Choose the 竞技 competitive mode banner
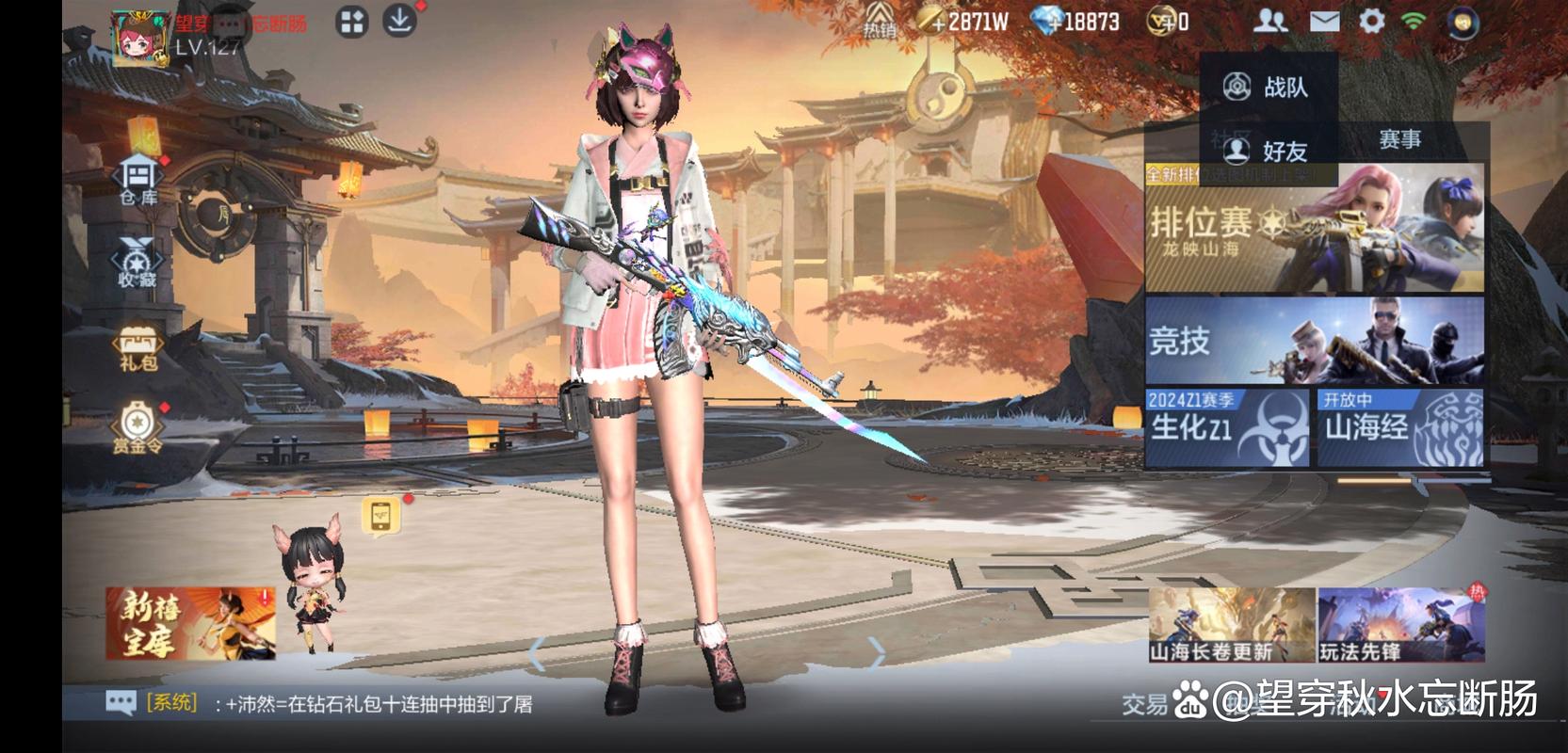The height and width of the screenshot is (753, 1568). tap(1315, 340)
